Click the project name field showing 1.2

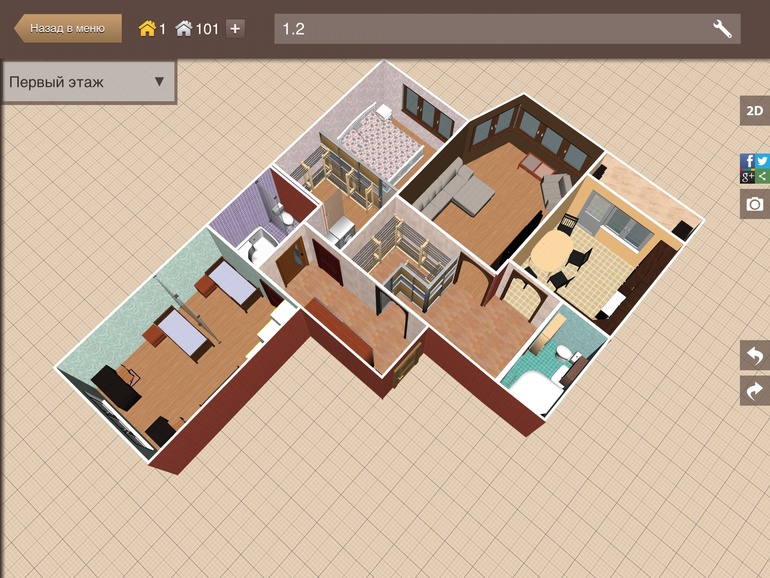[490, 29]
